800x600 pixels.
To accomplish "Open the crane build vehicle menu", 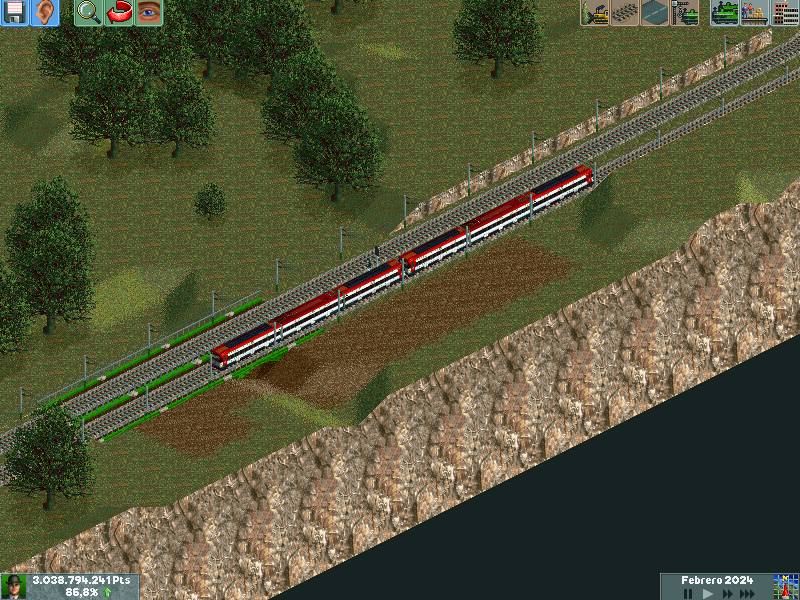I will (686, 13).
